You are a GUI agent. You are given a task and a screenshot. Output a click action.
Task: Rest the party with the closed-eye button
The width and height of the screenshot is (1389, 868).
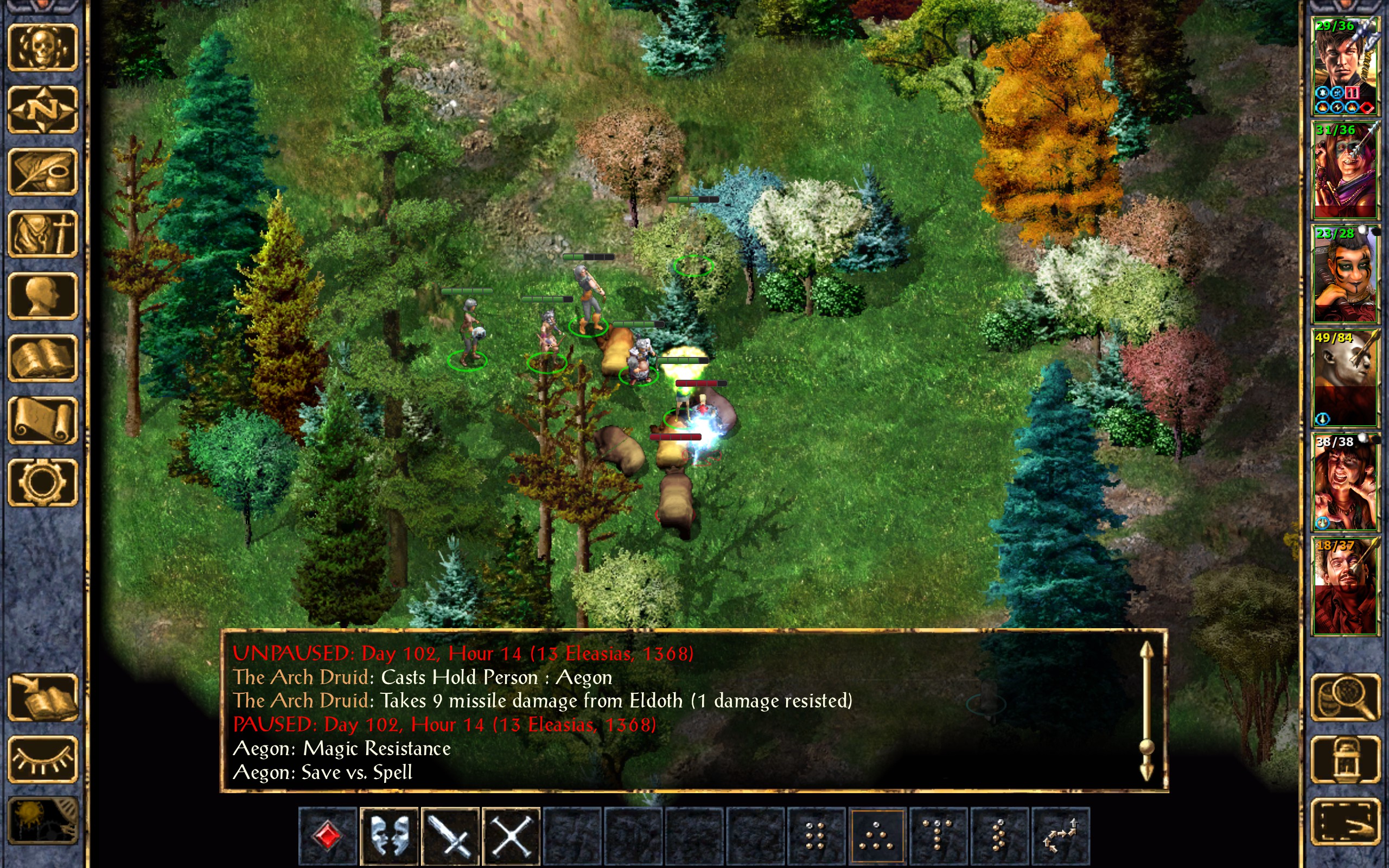[x=42, y=759]
